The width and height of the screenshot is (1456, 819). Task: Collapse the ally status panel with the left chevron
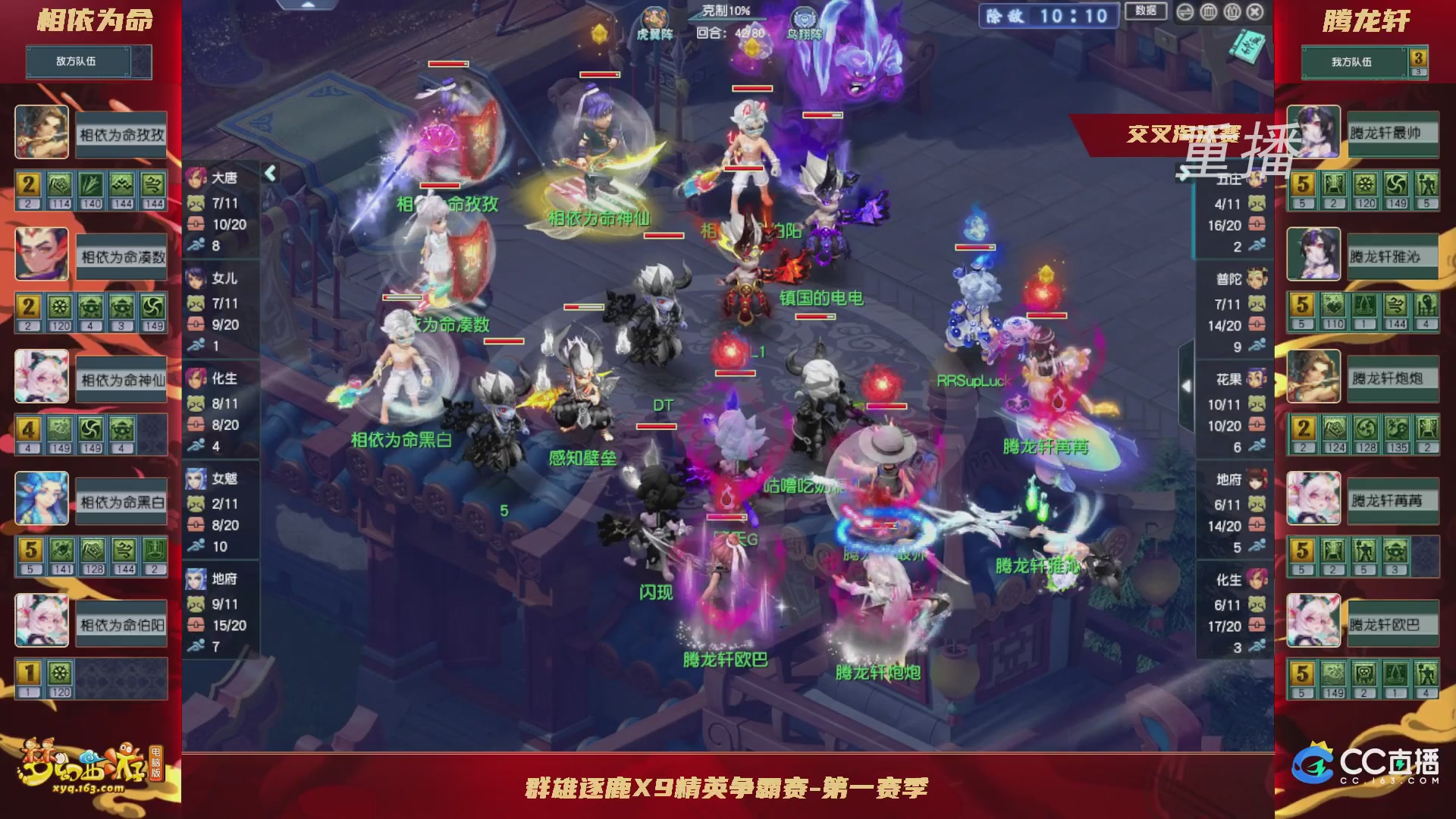269,173
